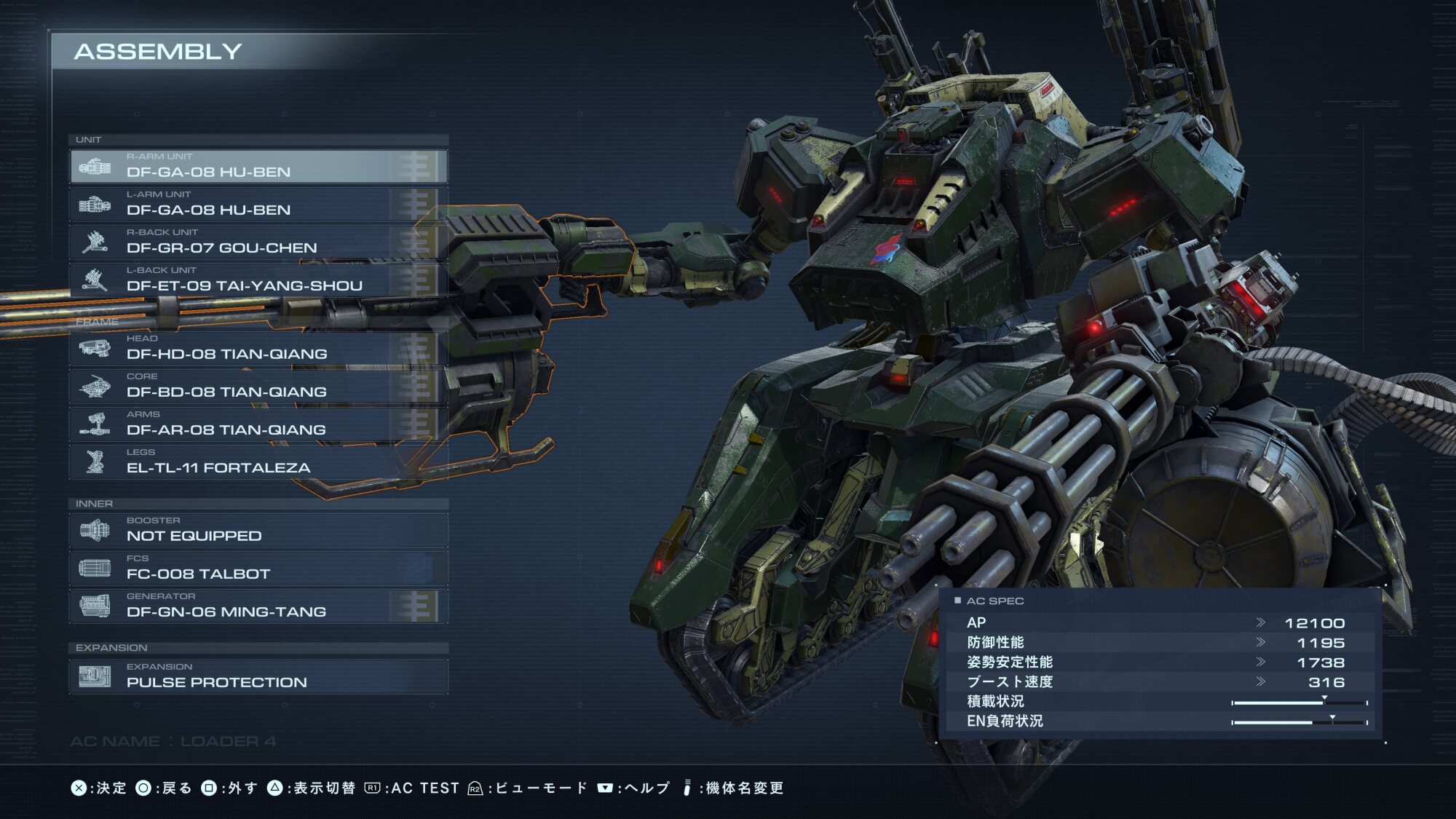
Task: Choose the ARMS DF-AR-08 TIAN-QIANG slot
Action: pyautogui.click(x=258, y=424)
